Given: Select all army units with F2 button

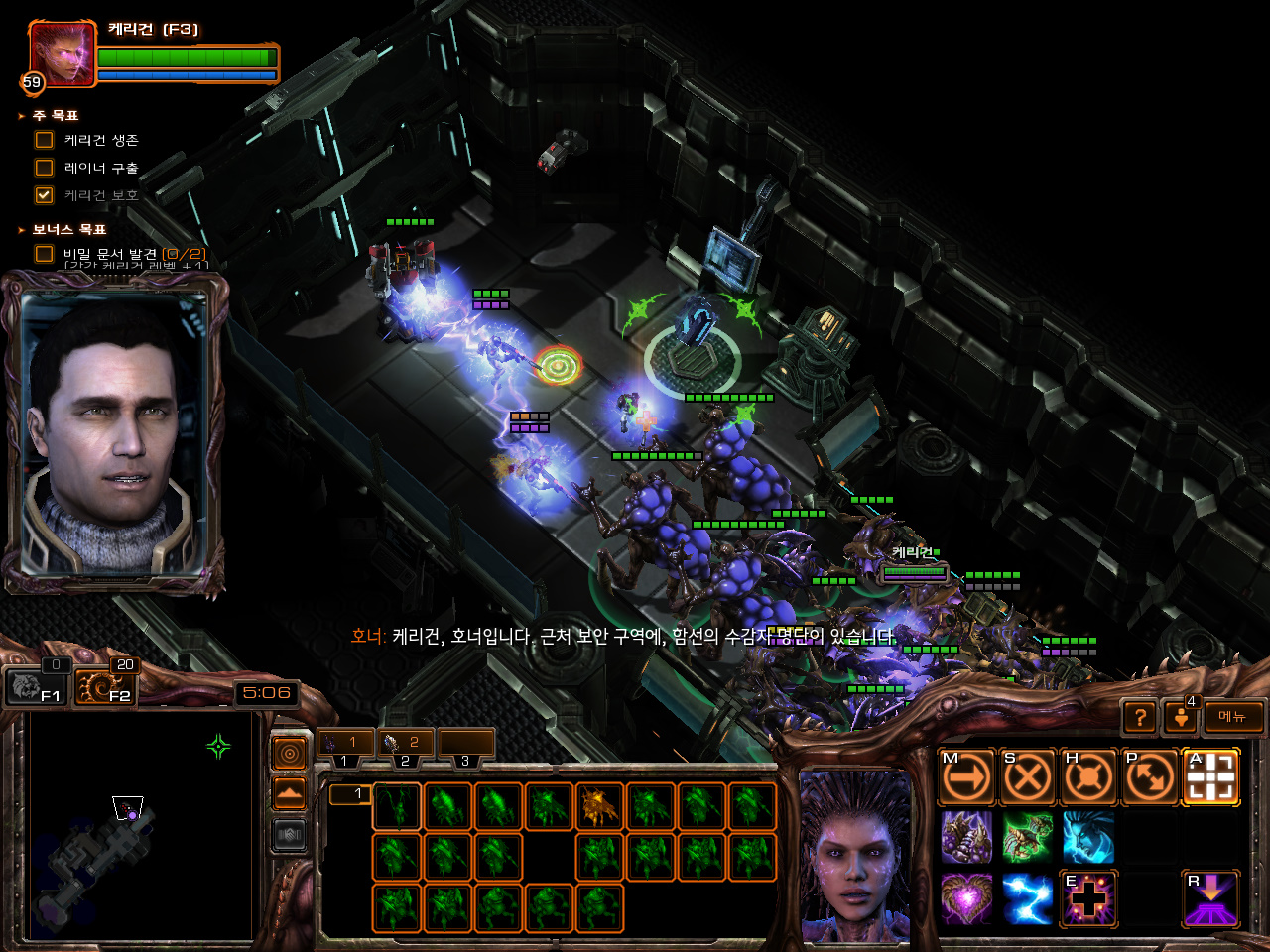Looking at the screenshot, I should (x=105, y=685).
